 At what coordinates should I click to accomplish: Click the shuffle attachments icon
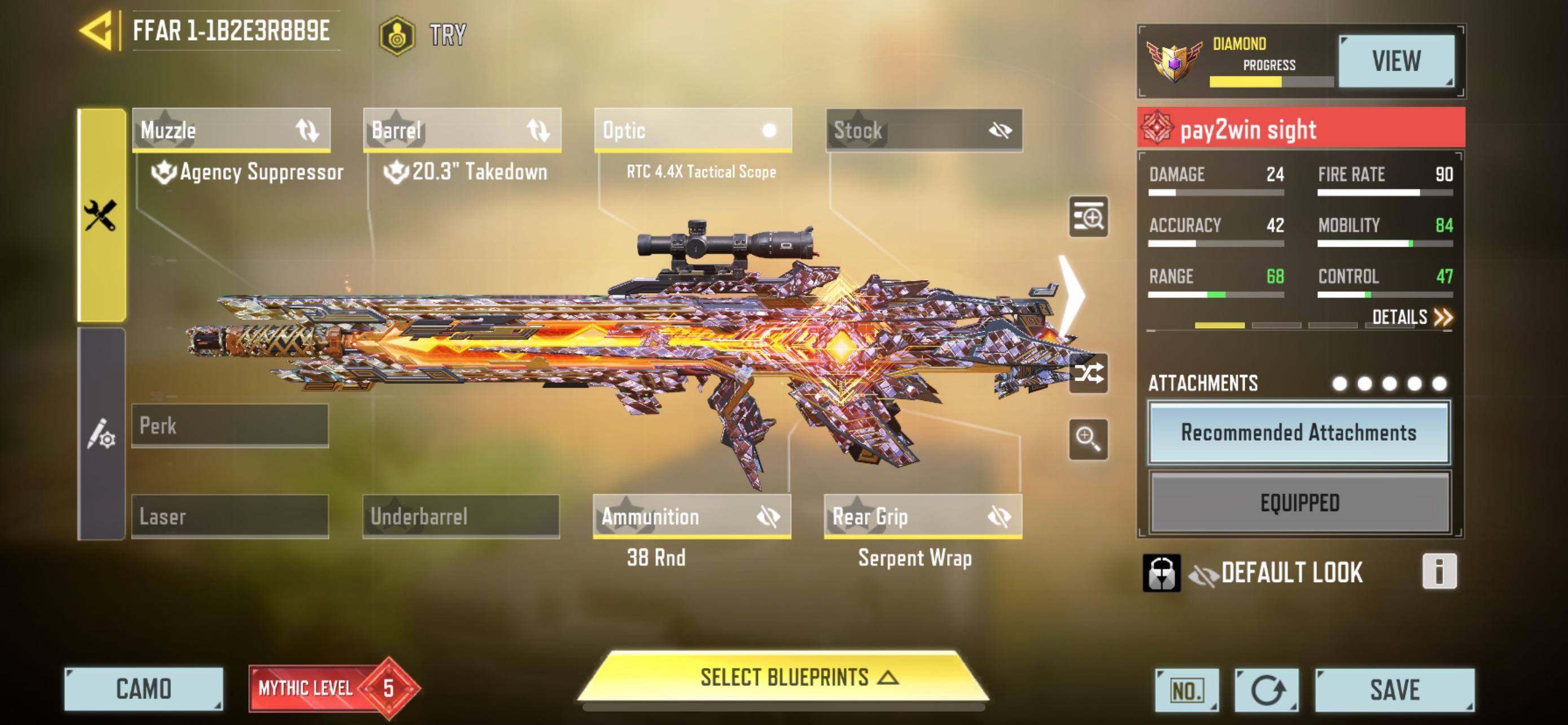1088,373
